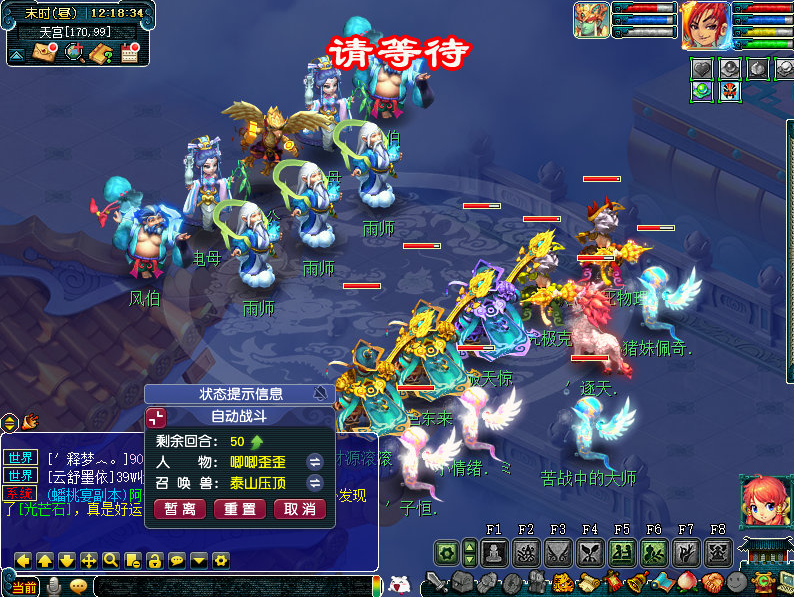Select the 世界 channel tag in chat
Viewport: 794px width, 597px height.
coord(21,457)
